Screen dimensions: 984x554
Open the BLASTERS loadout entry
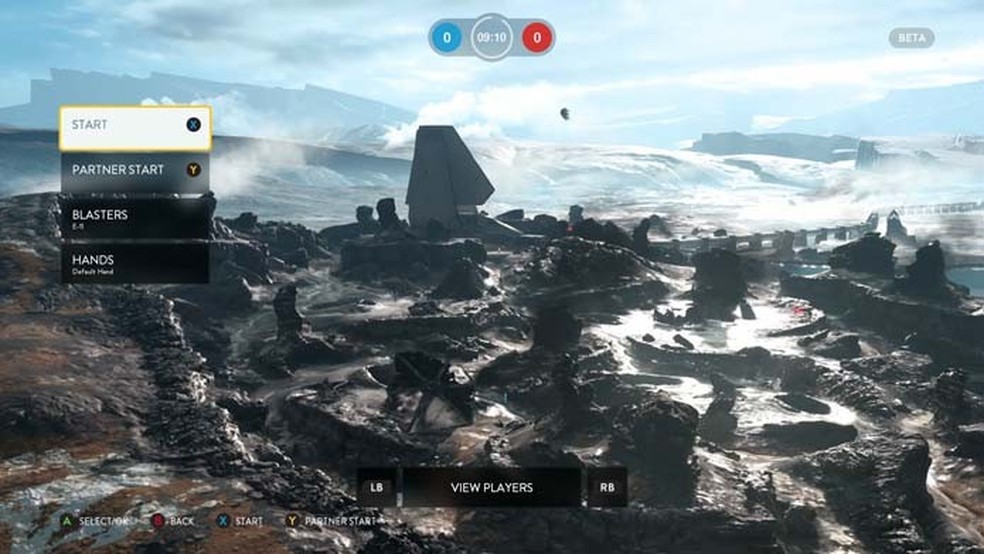point(135,217)
